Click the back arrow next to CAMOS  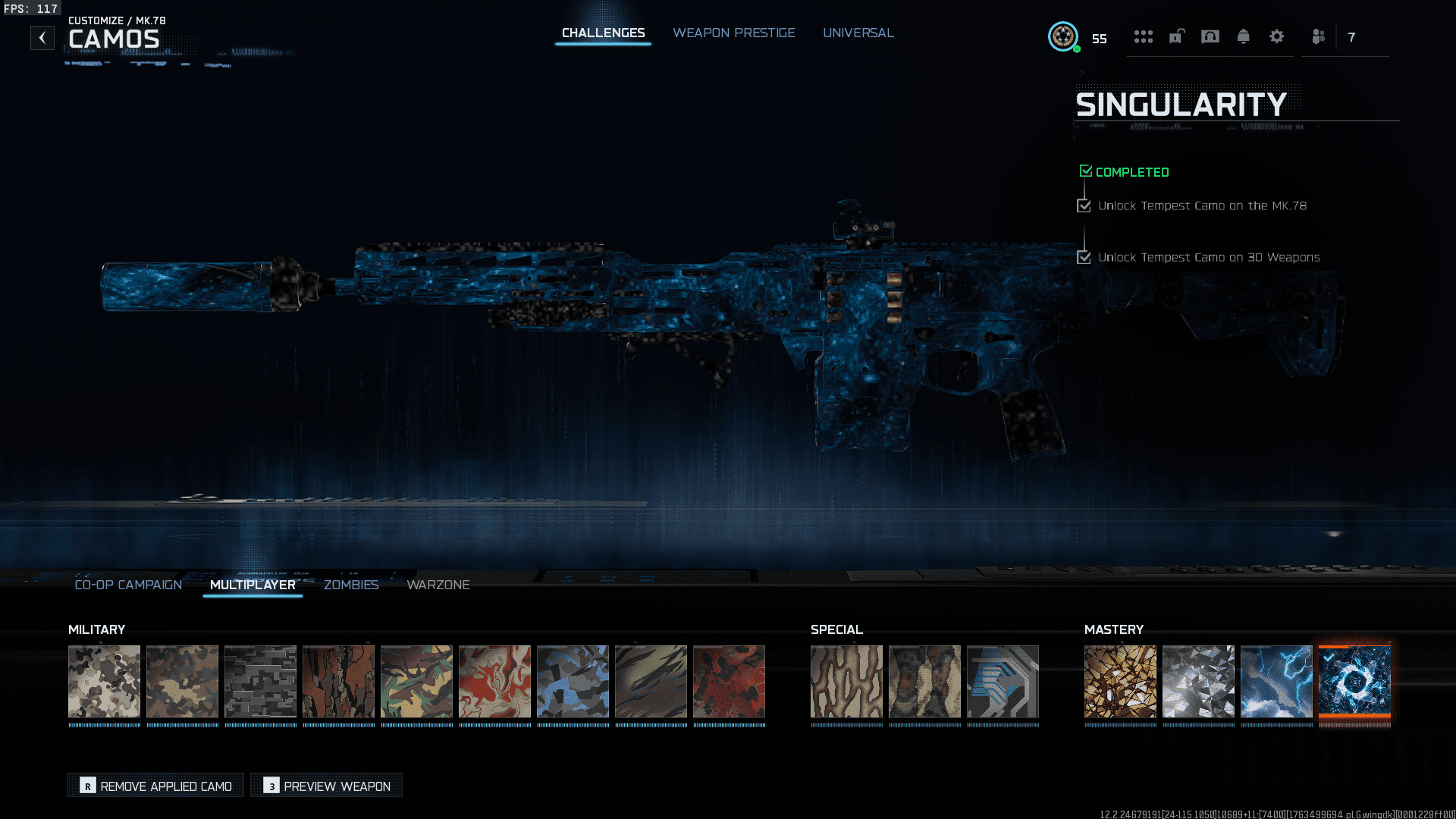coord(42,37)
